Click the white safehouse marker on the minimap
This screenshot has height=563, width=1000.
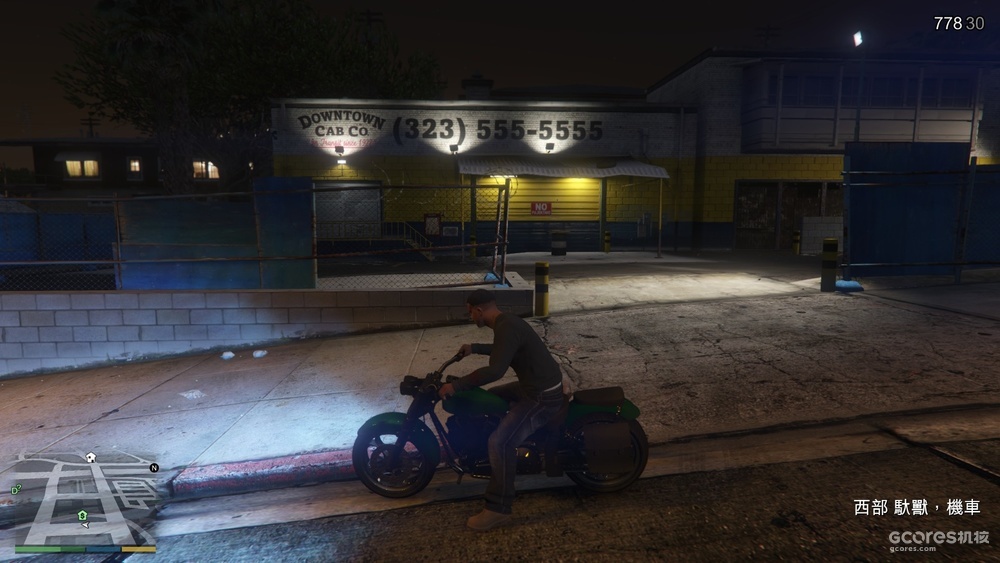(91, 457)
